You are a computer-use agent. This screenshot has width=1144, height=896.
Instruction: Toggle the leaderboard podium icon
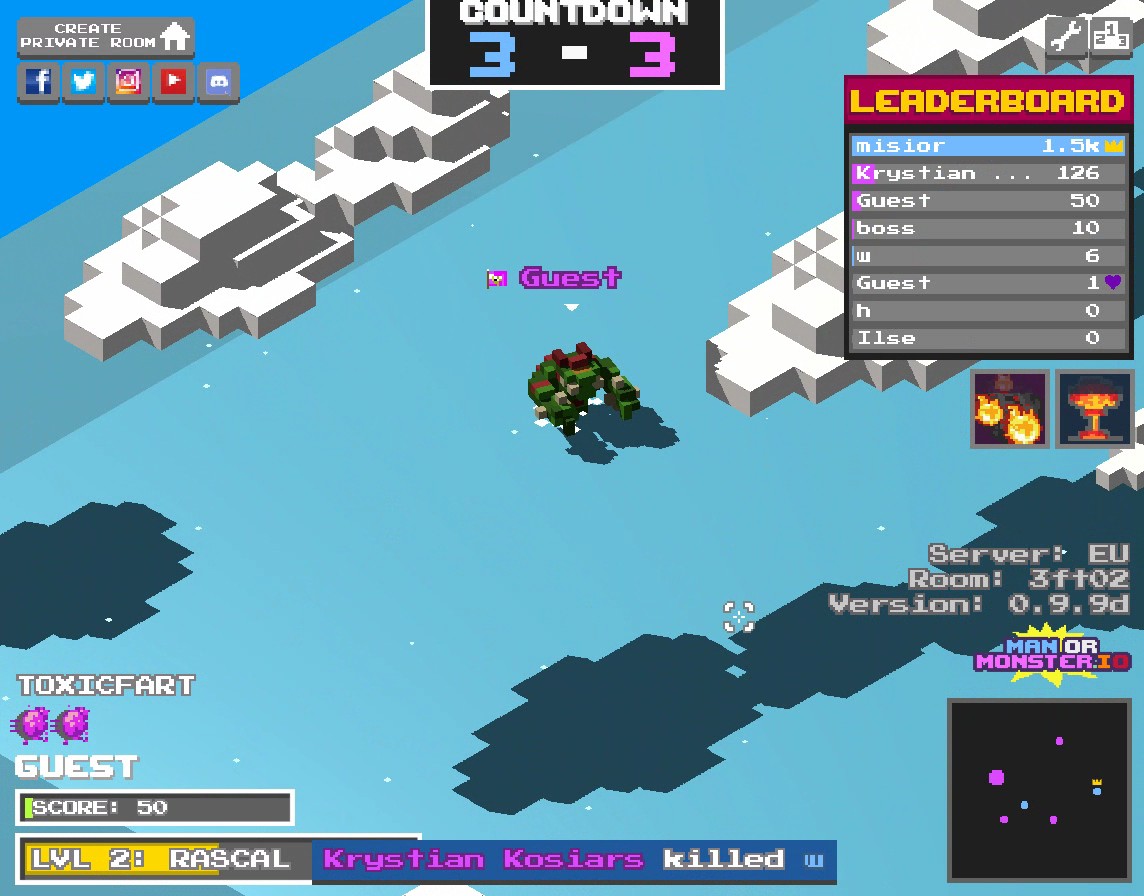1111,37
